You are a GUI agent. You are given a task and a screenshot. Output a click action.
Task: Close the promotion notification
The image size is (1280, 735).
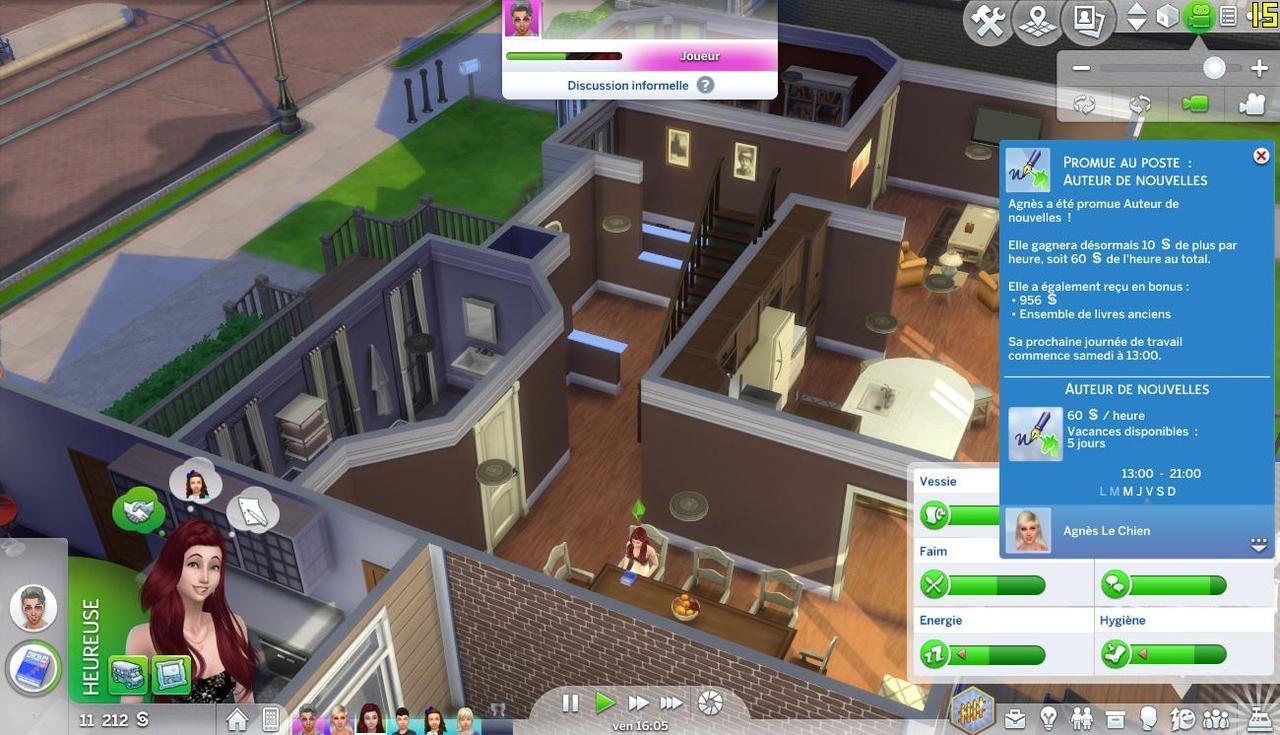pos(1261,156)
